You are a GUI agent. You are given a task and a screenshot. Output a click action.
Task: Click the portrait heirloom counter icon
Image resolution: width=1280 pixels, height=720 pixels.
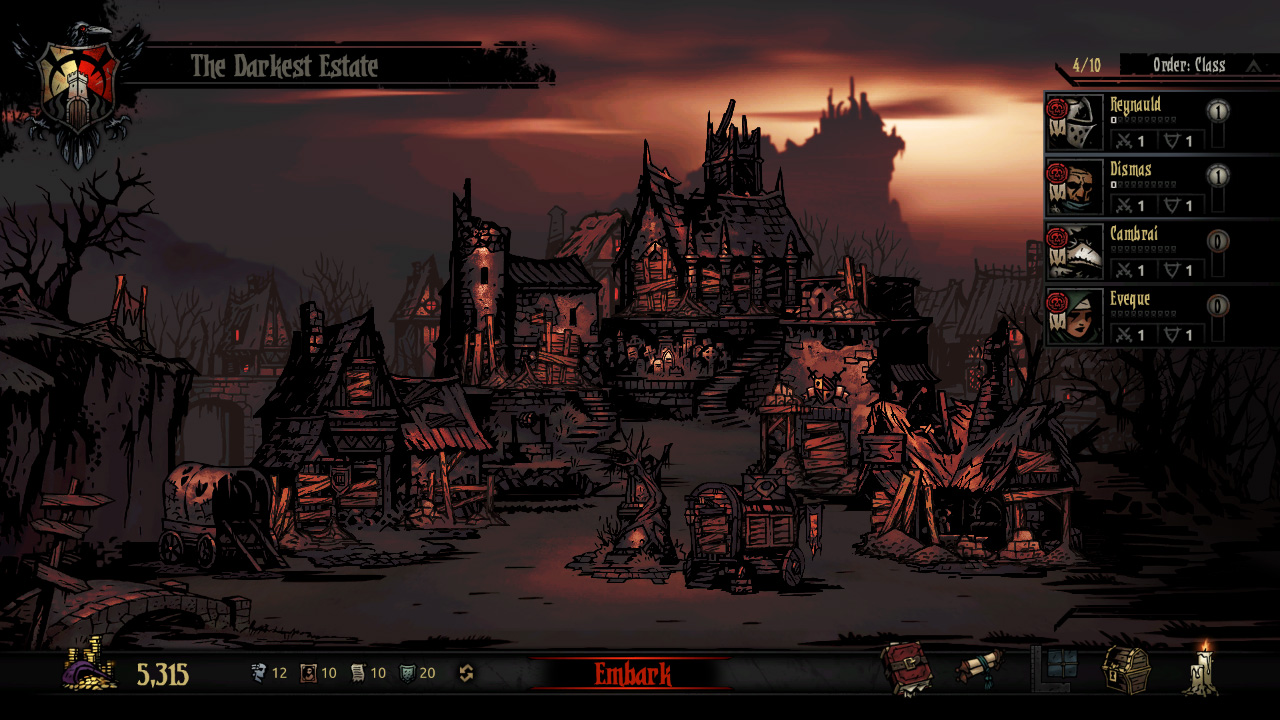click(x=308, y=673)
